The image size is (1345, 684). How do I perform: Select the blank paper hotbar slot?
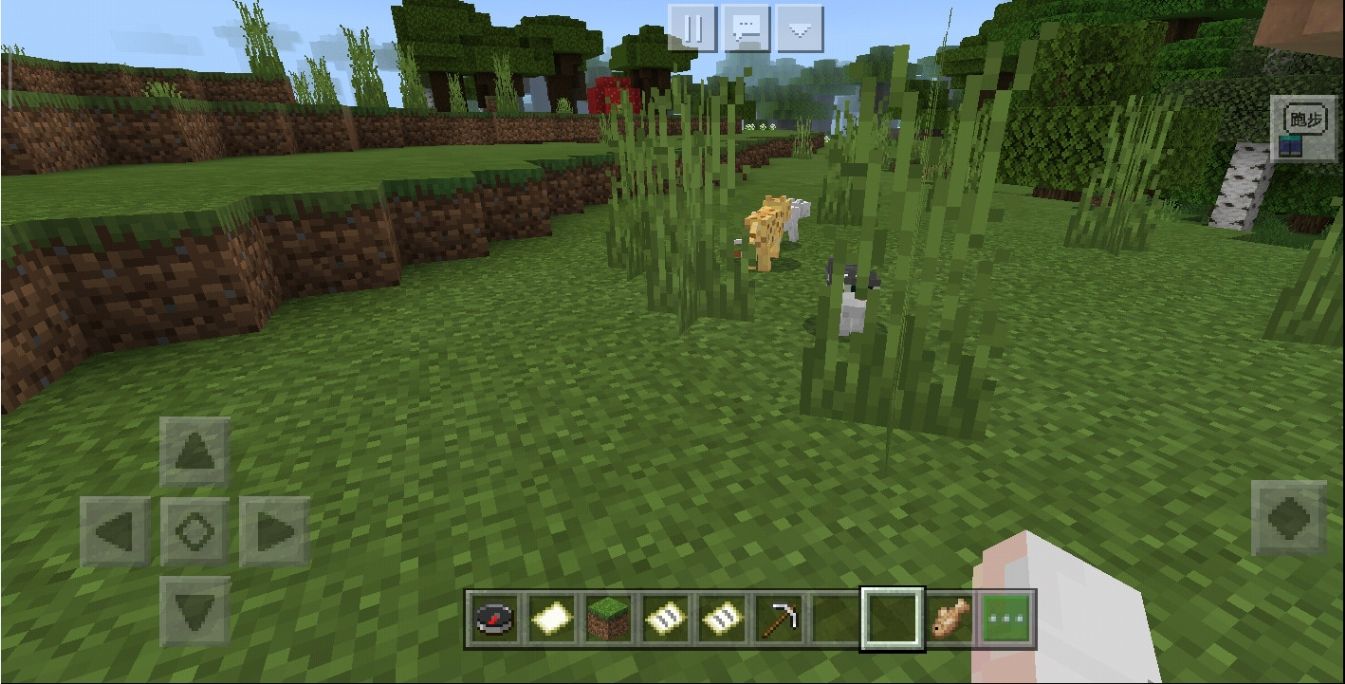coord(548,620)
